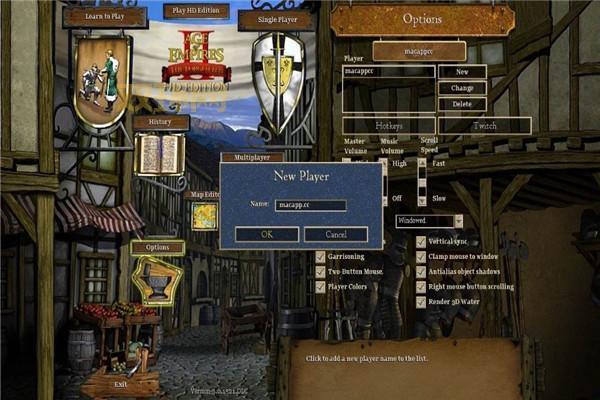Open the Hotkeys settings
Viewport: 600px width, 400px height.
388,126
